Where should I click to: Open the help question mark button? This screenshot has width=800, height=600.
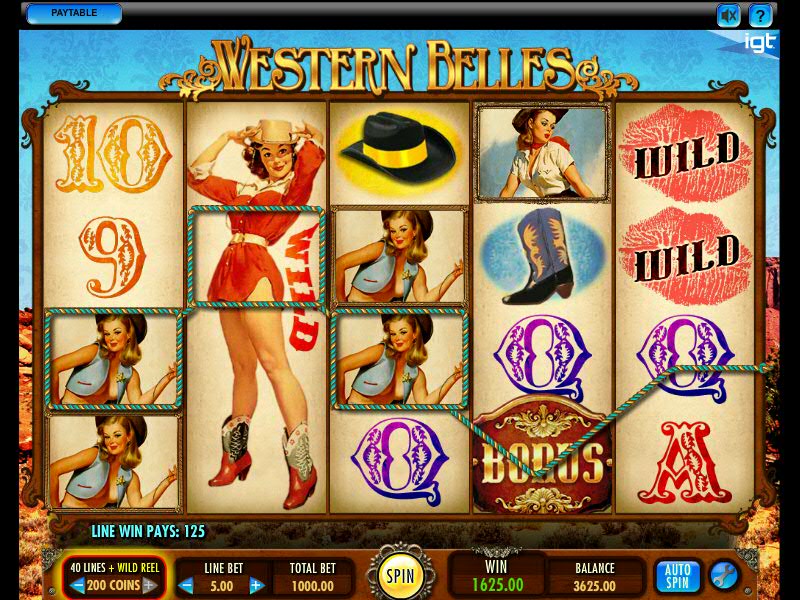click(761, 15)
